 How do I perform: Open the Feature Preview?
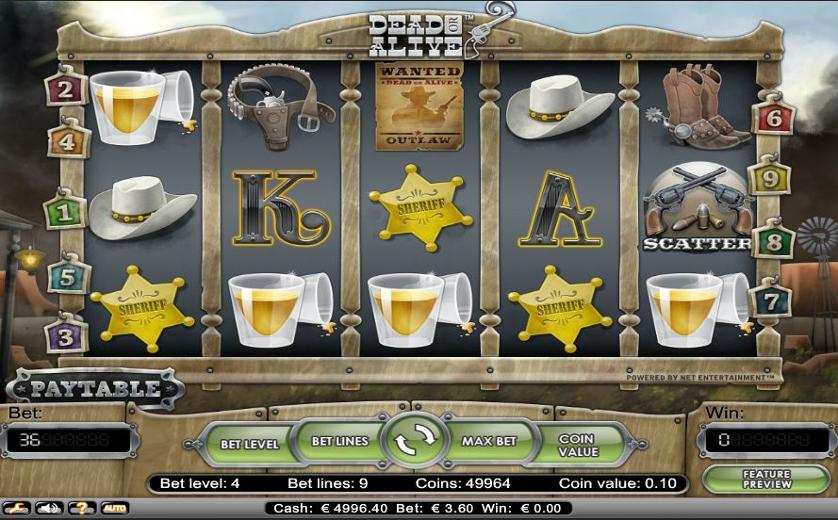[x=766, y=480]
